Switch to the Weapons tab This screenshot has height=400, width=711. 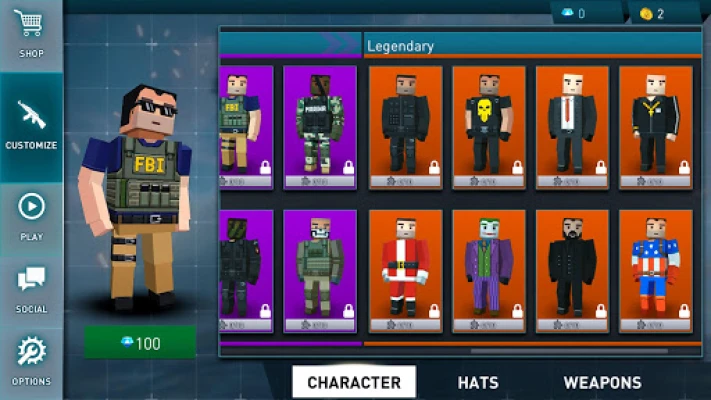pos(602,382)
